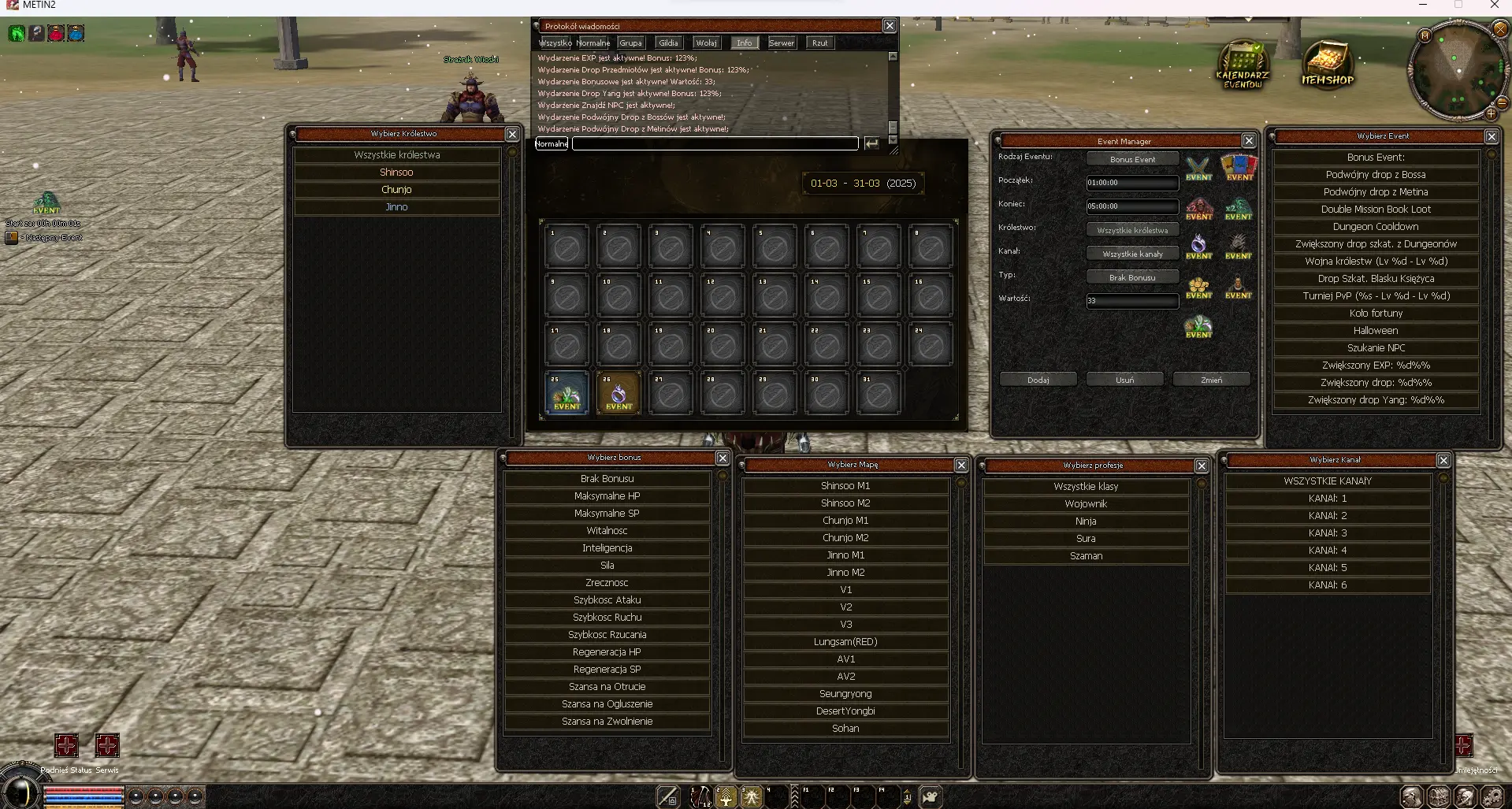Close the Protokół wiadomości window

point(890,26)
